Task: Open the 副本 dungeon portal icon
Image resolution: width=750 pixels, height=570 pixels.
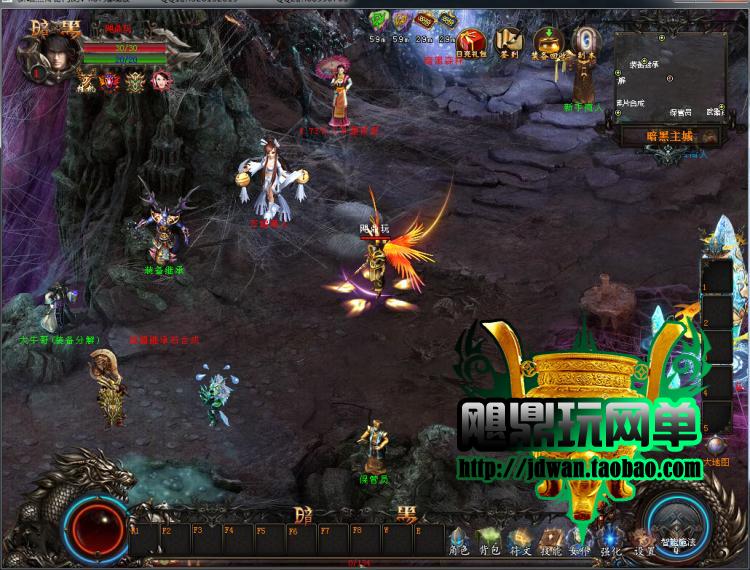Action: coord(586,40)
